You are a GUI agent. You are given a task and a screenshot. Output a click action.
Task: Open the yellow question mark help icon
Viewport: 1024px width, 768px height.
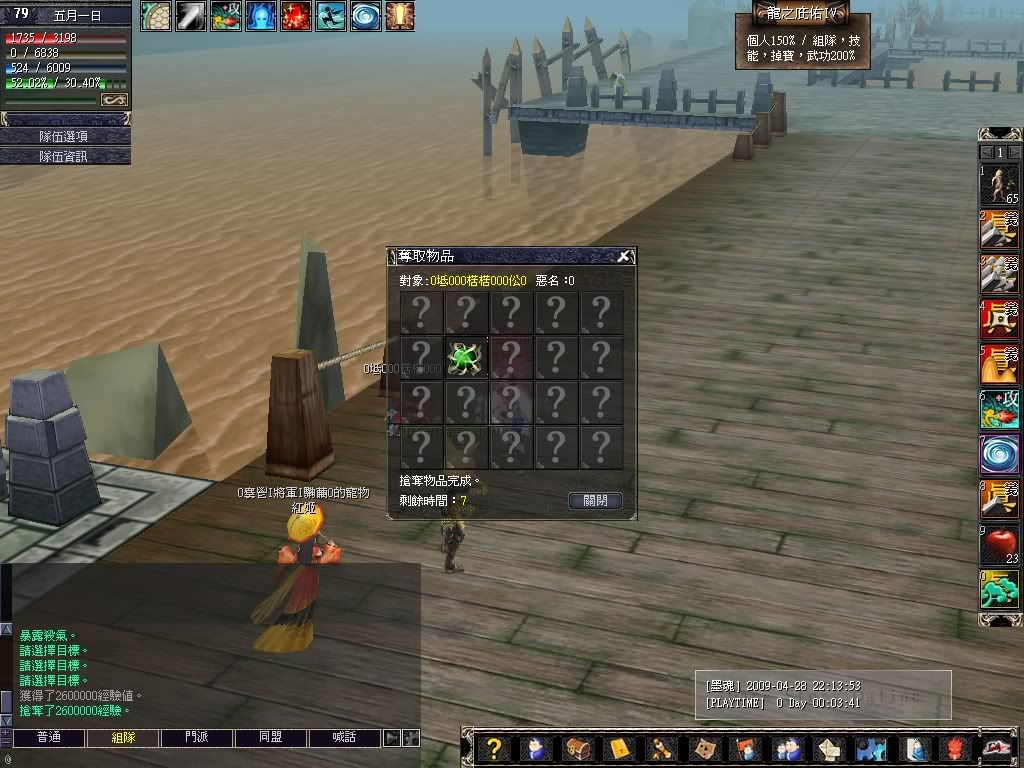pyautogui.click(x=492, y=748)
